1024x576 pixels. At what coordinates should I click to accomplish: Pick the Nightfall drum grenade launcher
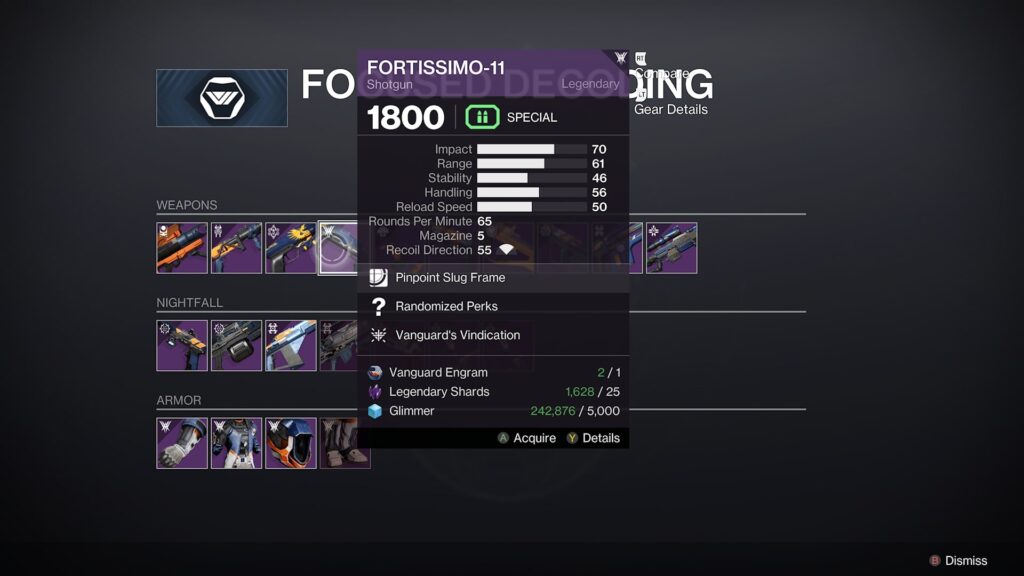tap(236, 345)
